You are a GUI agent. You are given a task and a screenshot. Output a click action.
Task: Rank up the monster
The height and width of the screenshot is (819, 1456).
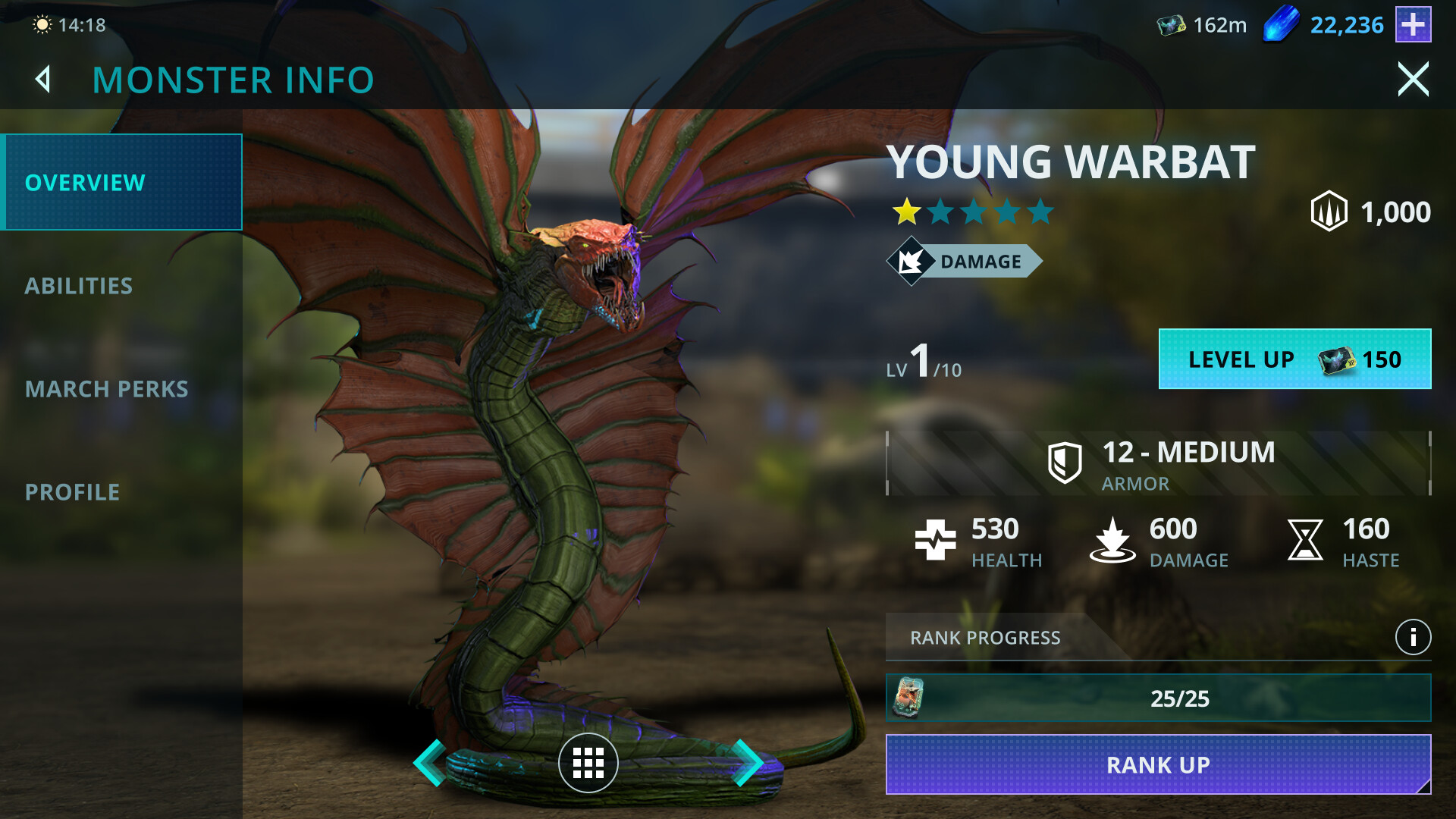tap(1158, 764)
